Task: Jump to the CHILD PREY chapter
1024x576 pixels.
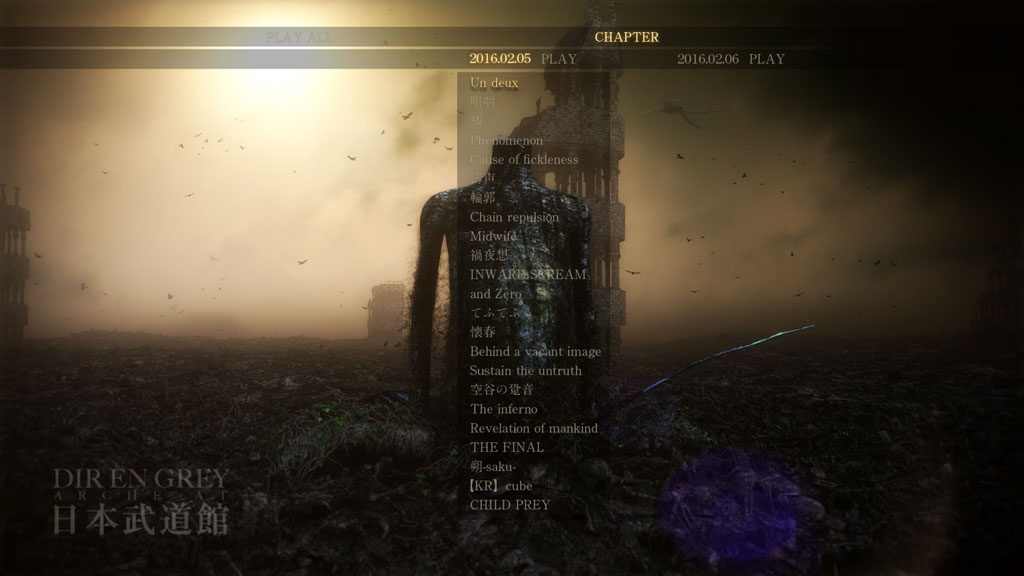Action: click(x=509, y=505)
